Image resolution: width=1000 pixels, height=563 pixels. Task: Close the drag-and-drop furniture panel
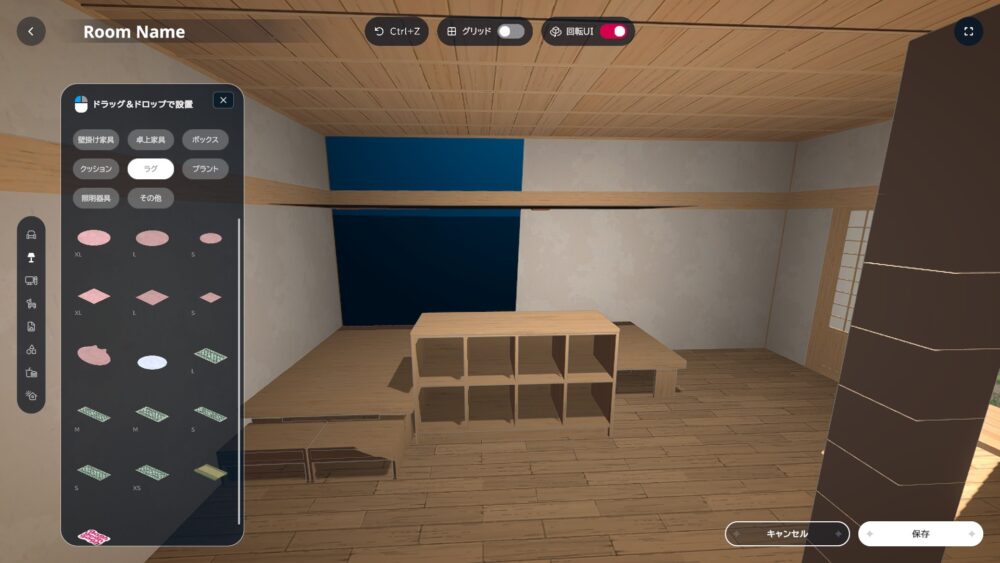(x=223, y=100)
